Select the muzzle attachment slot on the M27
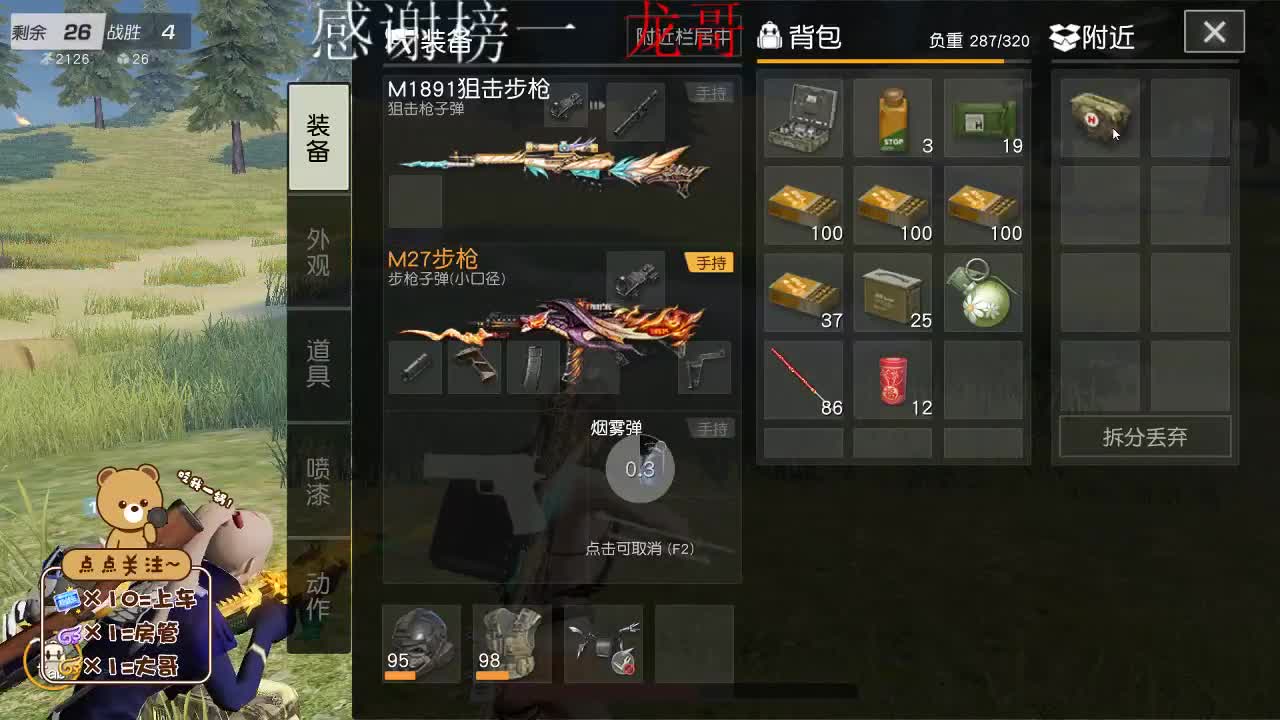1280x720 pixels. pyautogui.click(x=415, y=368)
